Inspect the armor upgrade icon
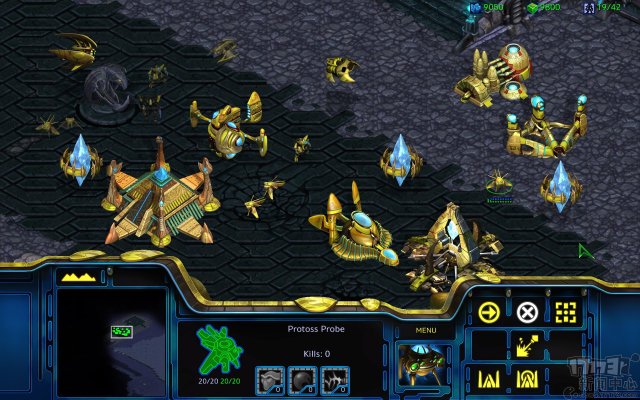Image resolution: width=640 pixels, height=400 pixels. pos(272,380)
